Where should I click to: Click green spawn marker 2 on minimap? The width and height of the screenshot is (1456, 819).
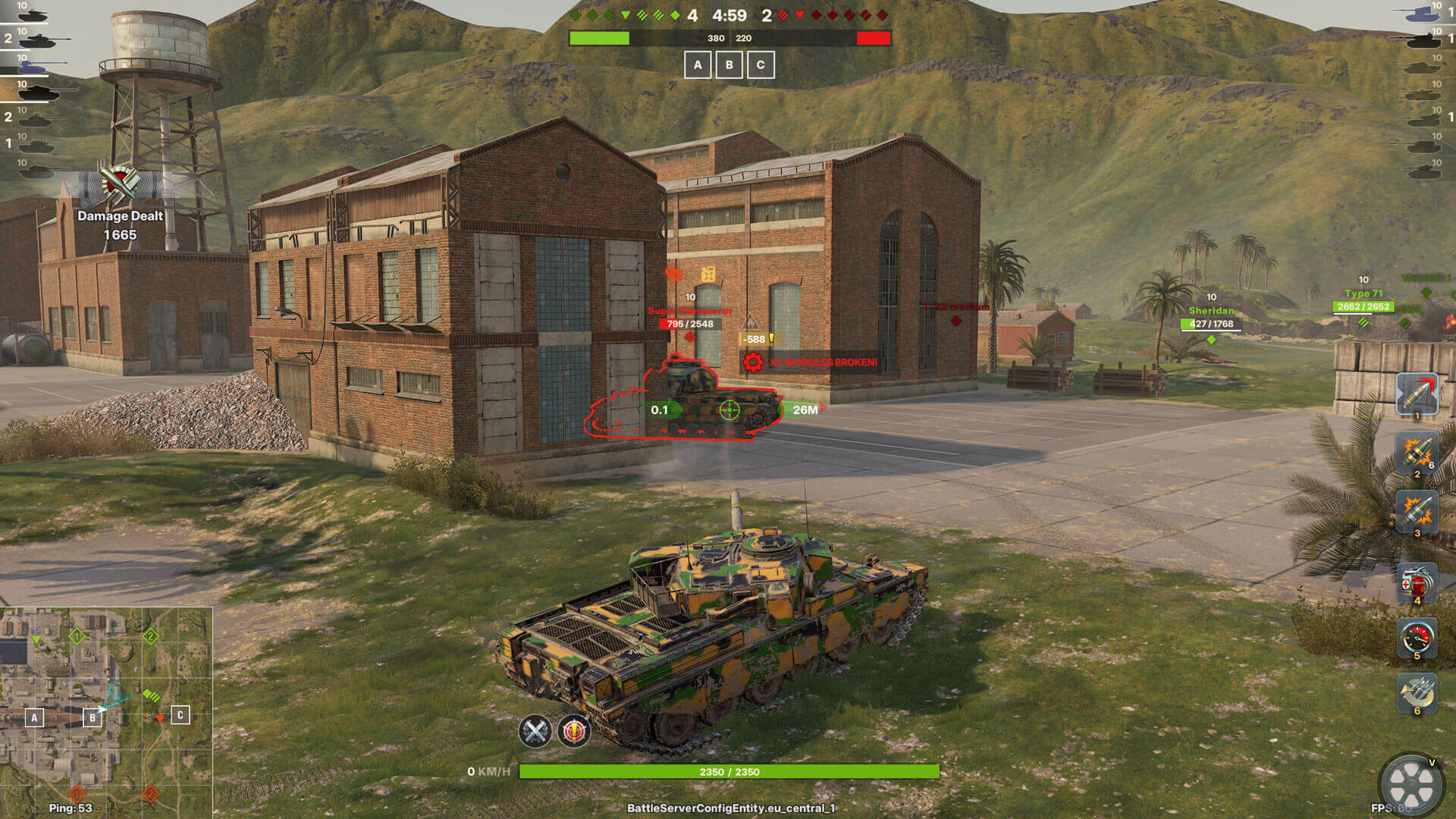click(x=150, y=635)
